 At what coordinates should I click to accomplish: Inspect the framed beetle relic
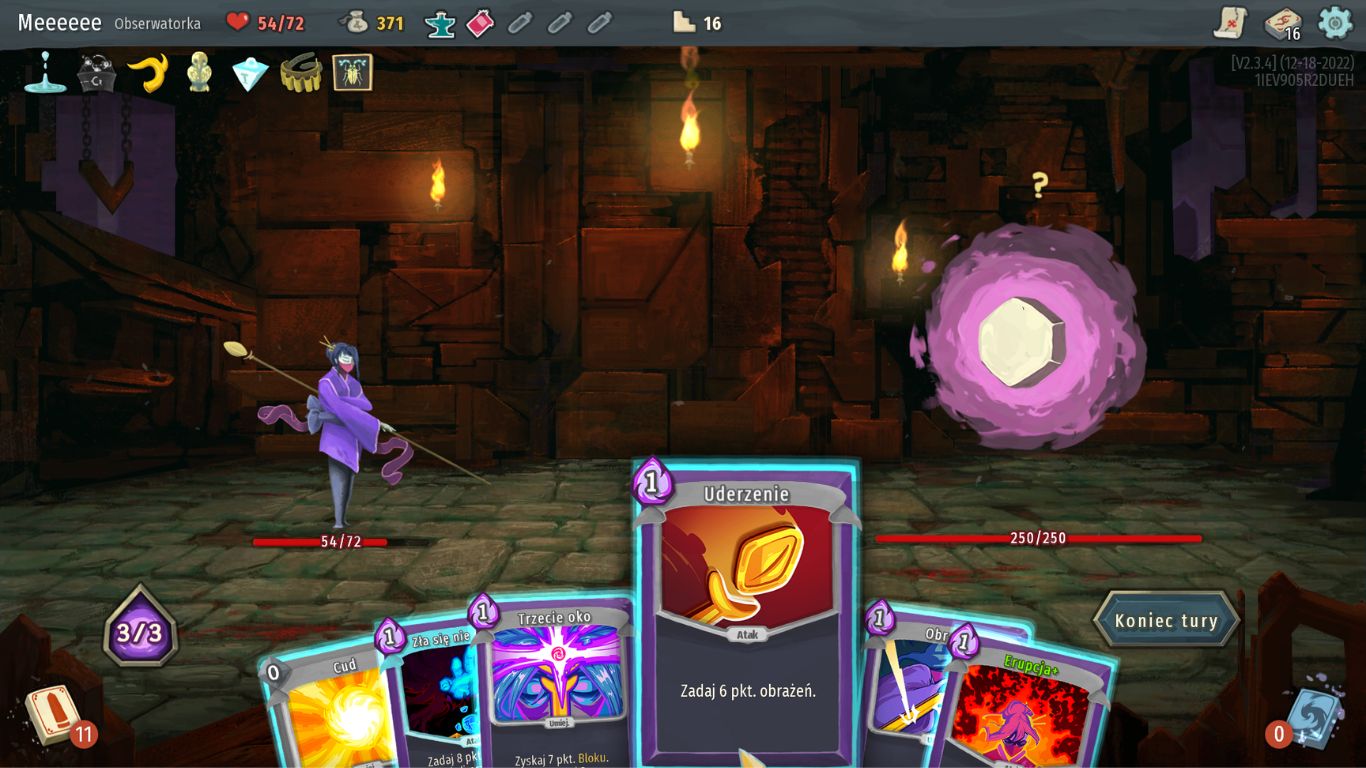[x=352, y=73]
